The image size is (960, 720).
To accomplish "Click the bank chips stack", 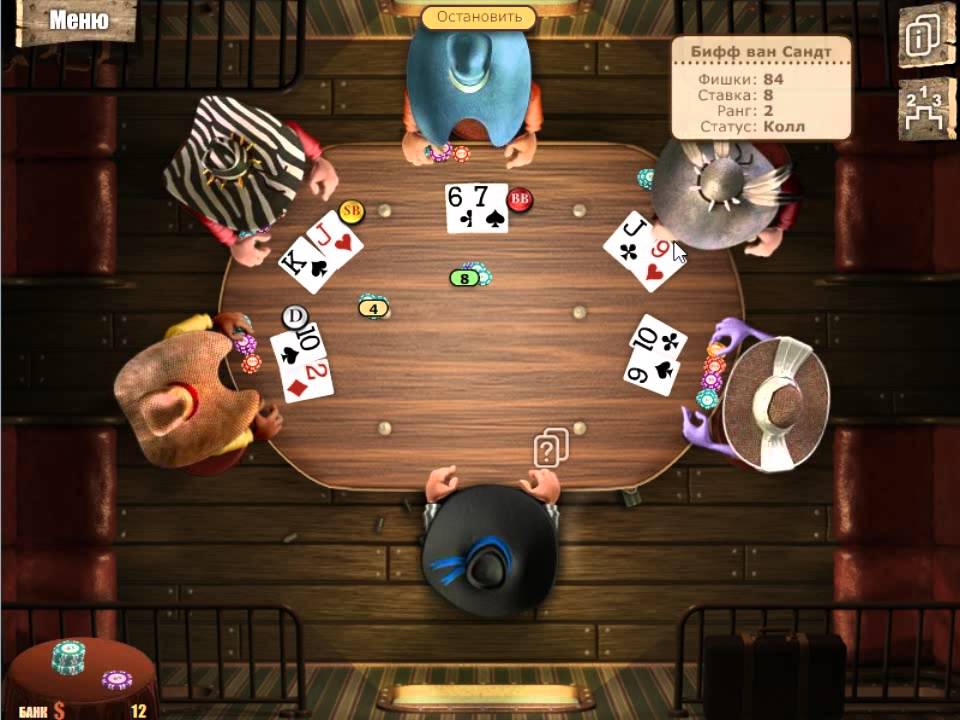I will 69,657.
